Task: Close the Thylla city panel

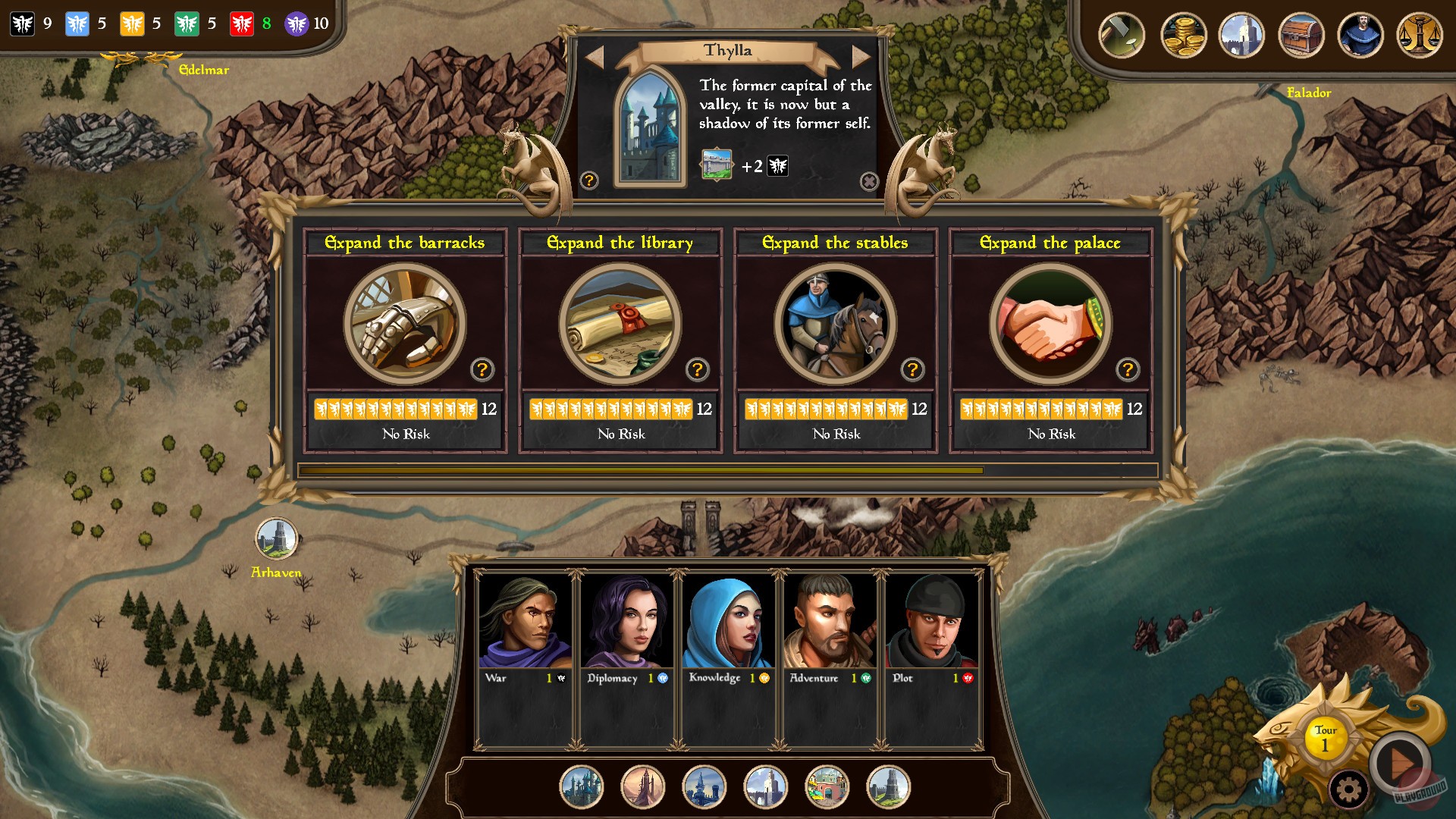Action: tap(869, 181)
